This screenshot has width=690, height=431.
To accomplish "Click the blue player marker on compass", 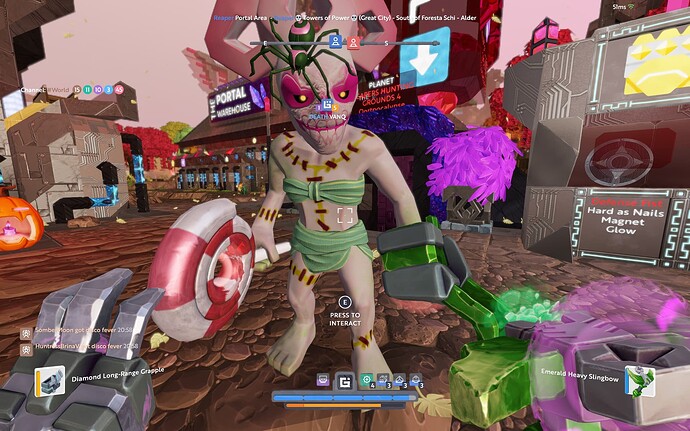I will click(335, 42).
